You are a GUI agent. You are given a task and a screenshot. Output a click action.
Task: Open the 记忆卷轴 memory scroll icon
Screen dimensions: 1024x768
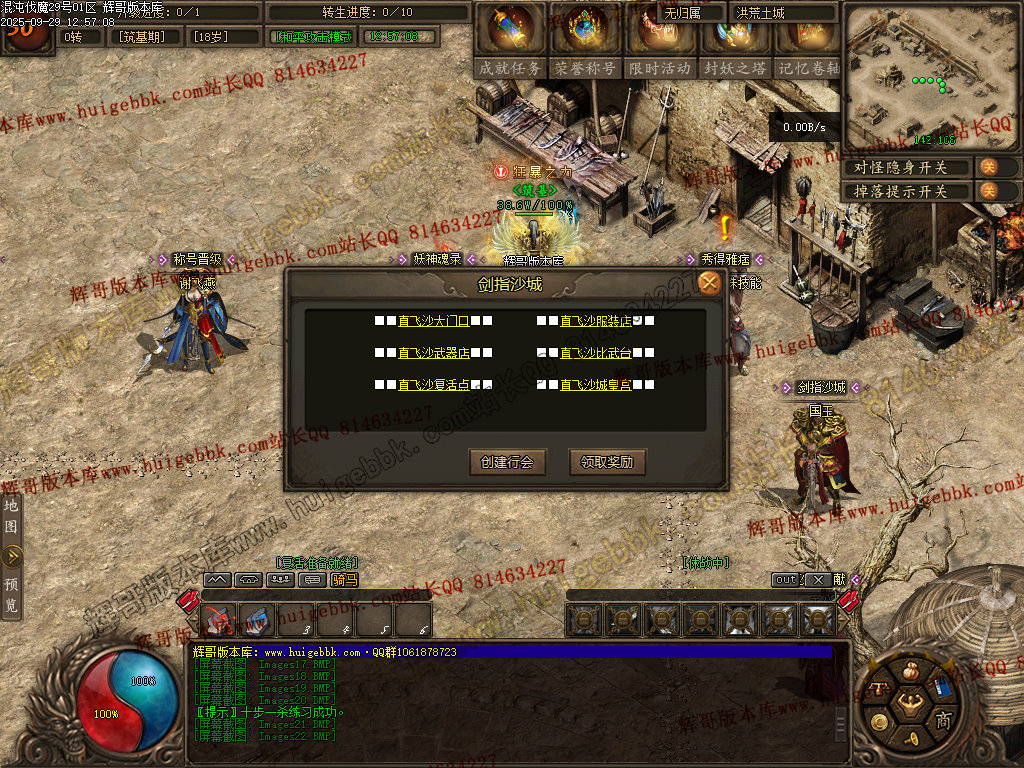[x=806, y=40]
